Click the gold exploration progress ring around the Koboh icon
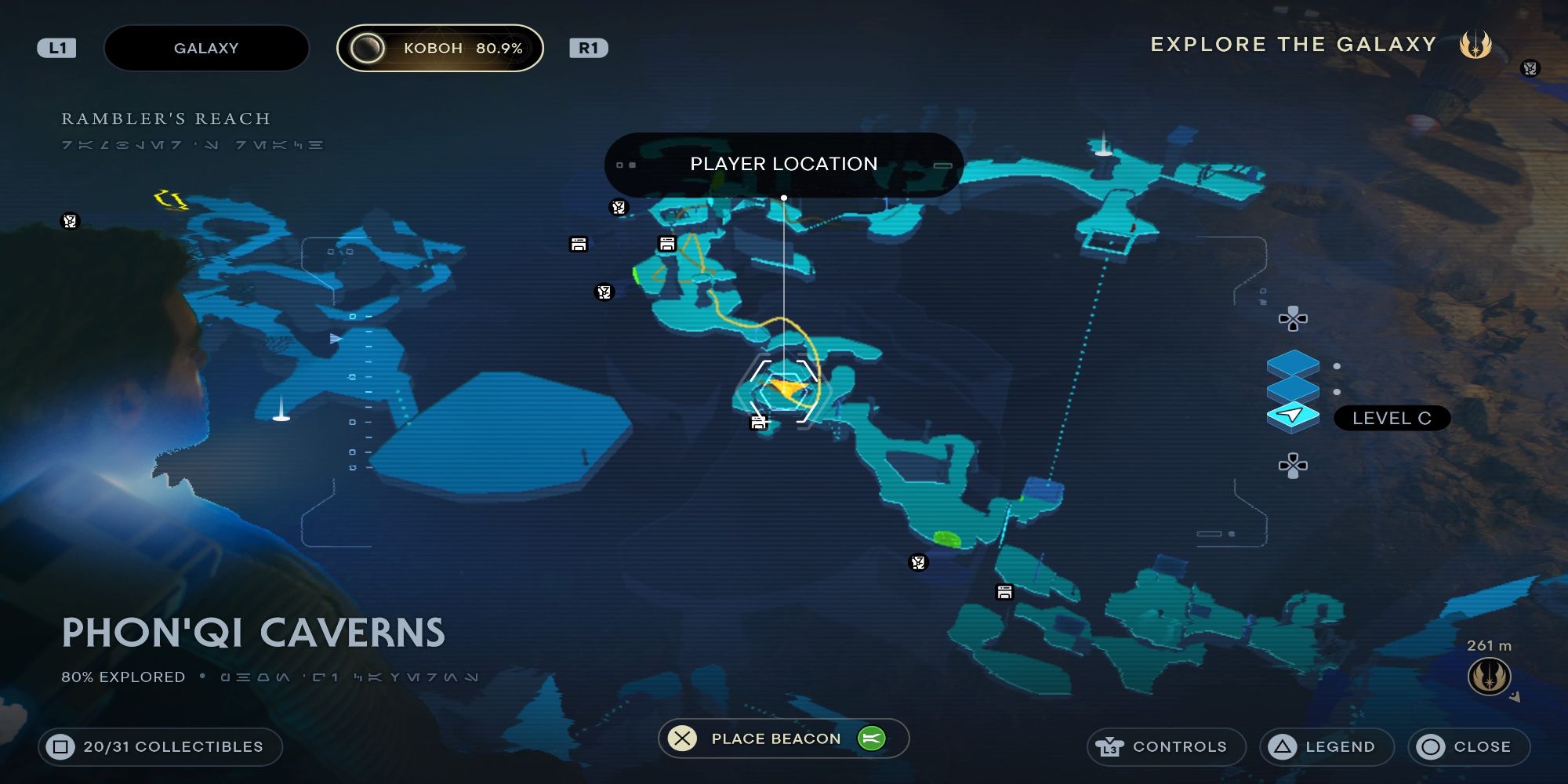This screenshot has width=1568, height=784. click(x=366, y=48)
